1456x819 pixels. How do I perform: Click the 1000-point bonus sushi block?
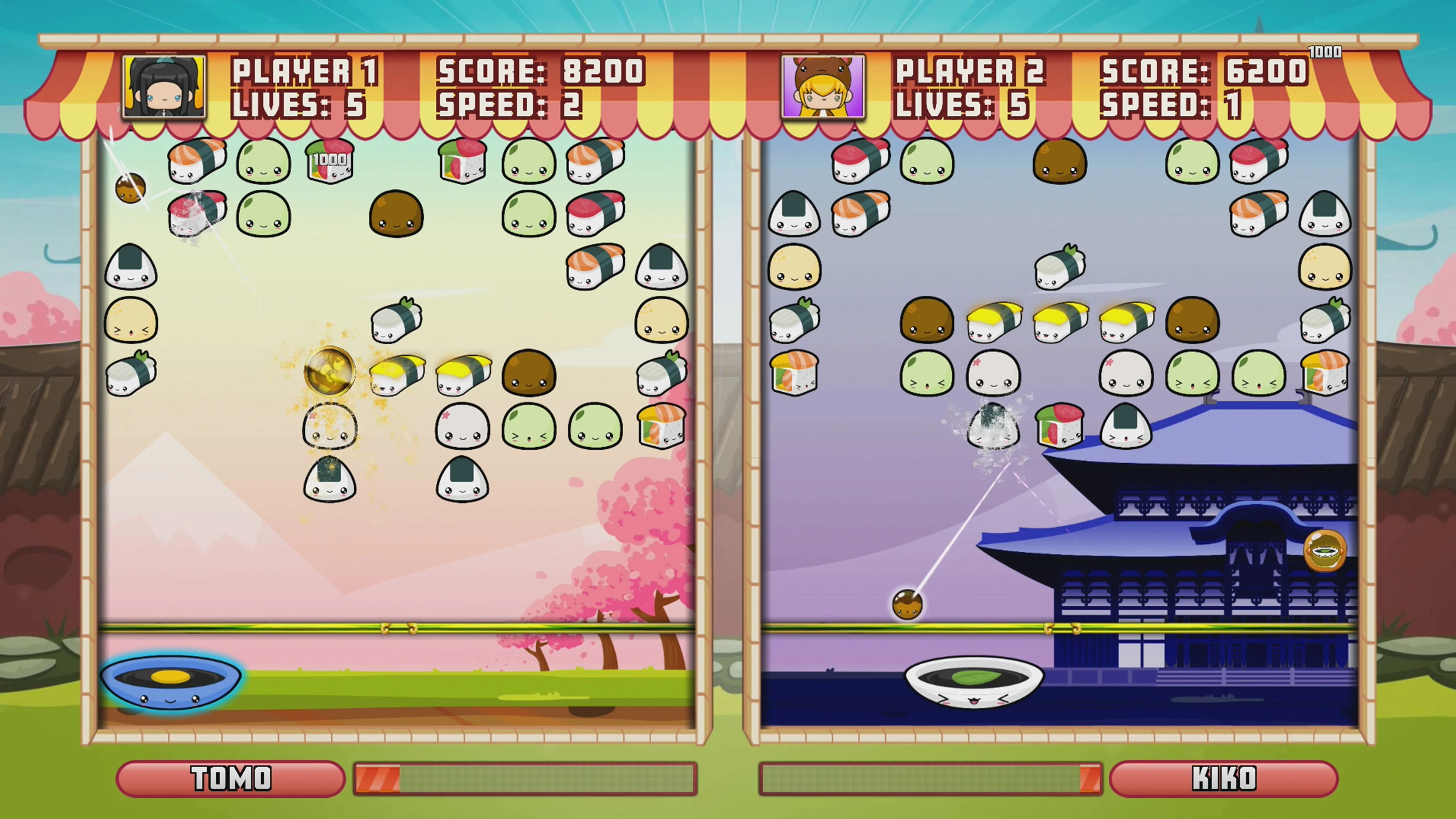pyautogui.click(x=330, y=160)
